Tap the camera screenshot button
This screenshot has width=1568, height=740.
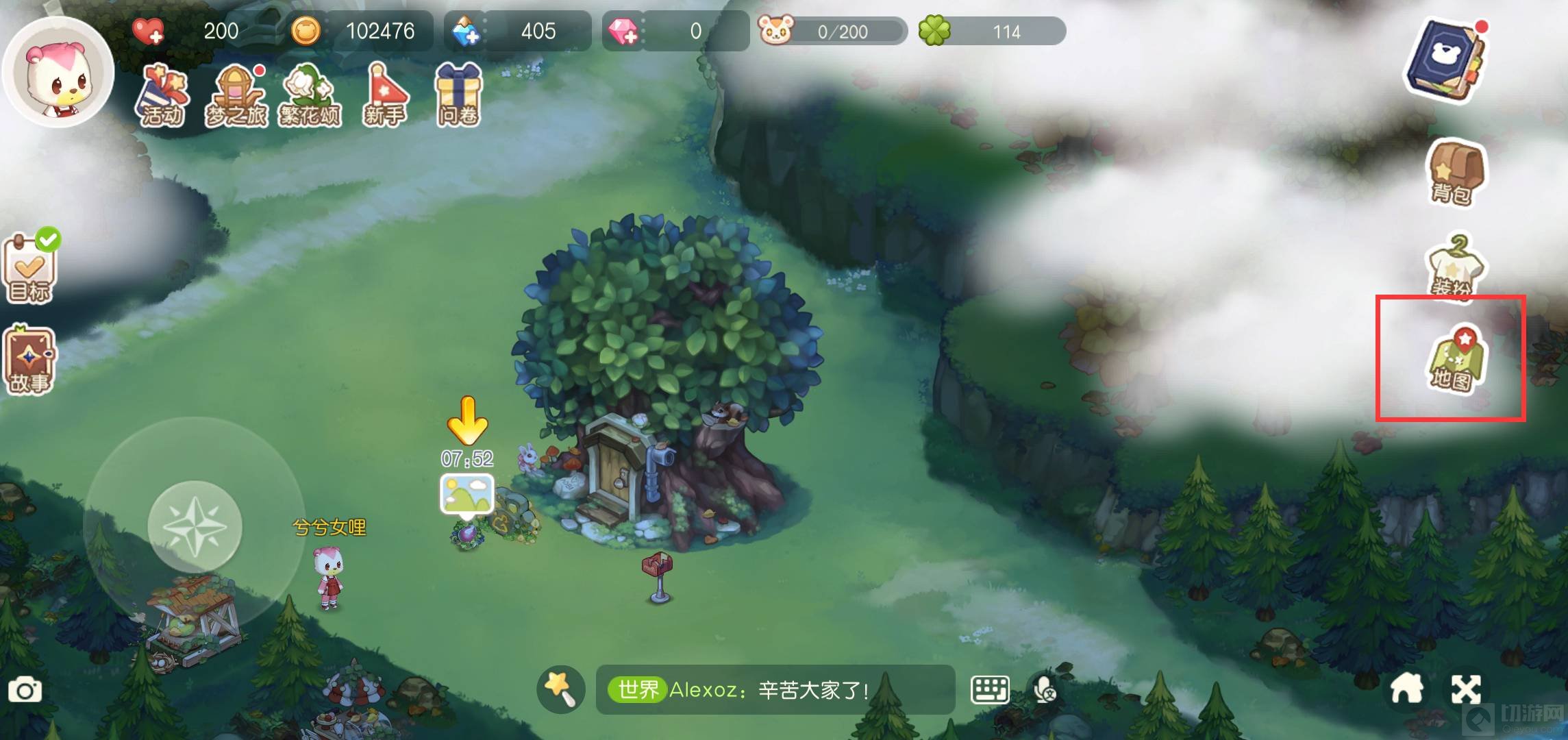point(25,690)
